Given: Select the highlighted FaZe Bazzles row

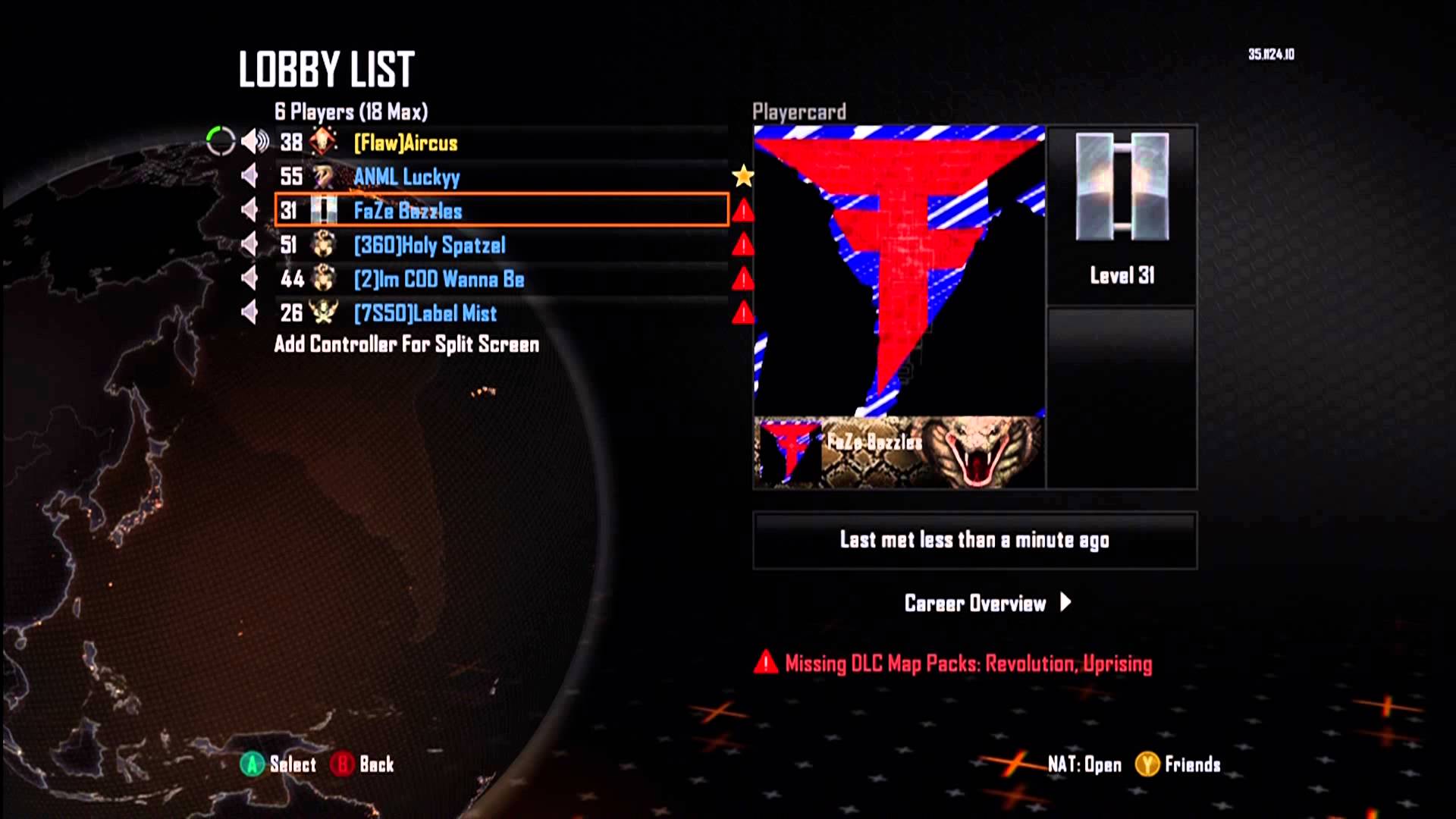Looking at the screenshot, I should tap(500, 210).
